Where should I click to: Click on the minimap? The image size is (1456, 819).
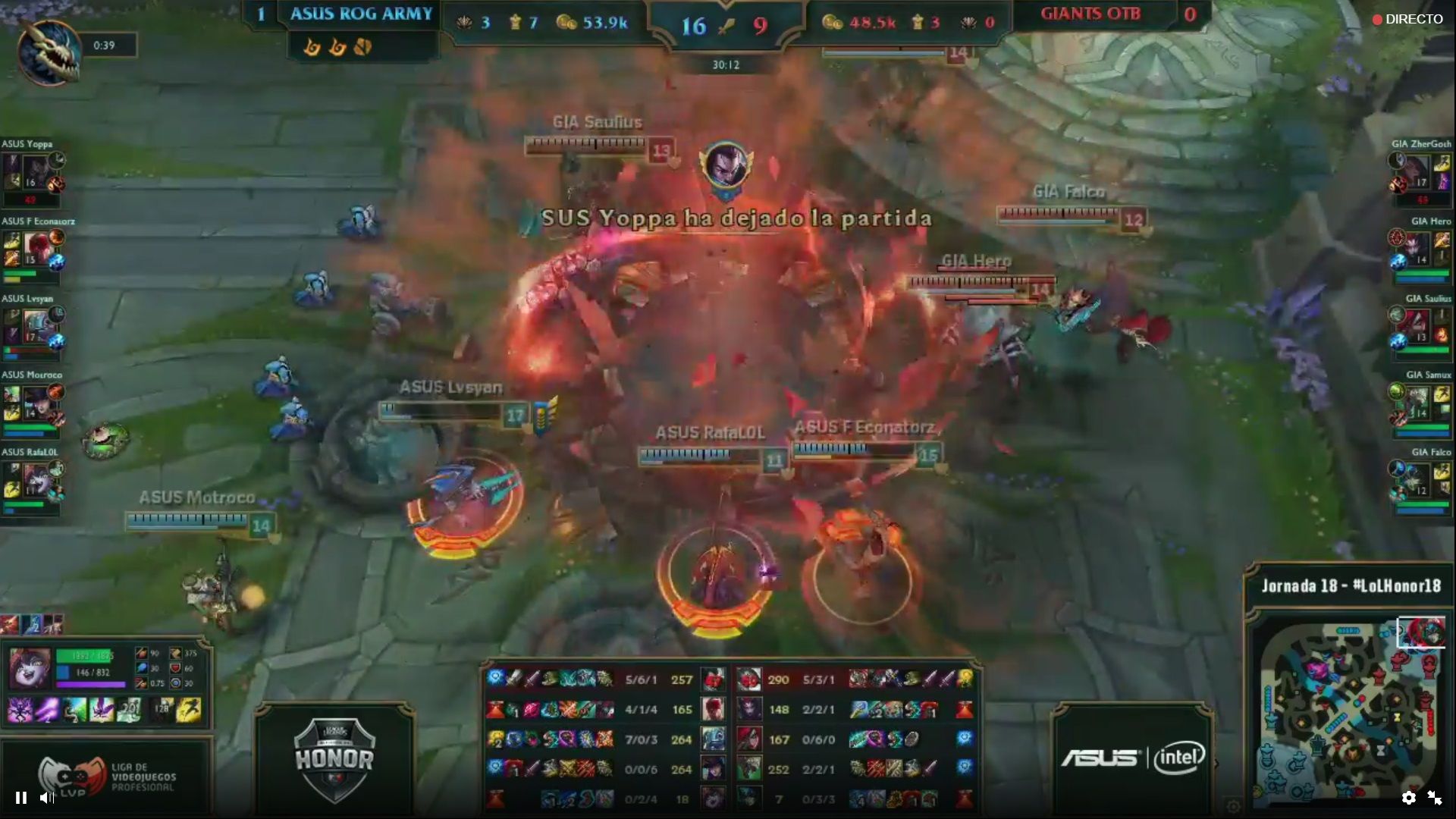point(1350,711)
